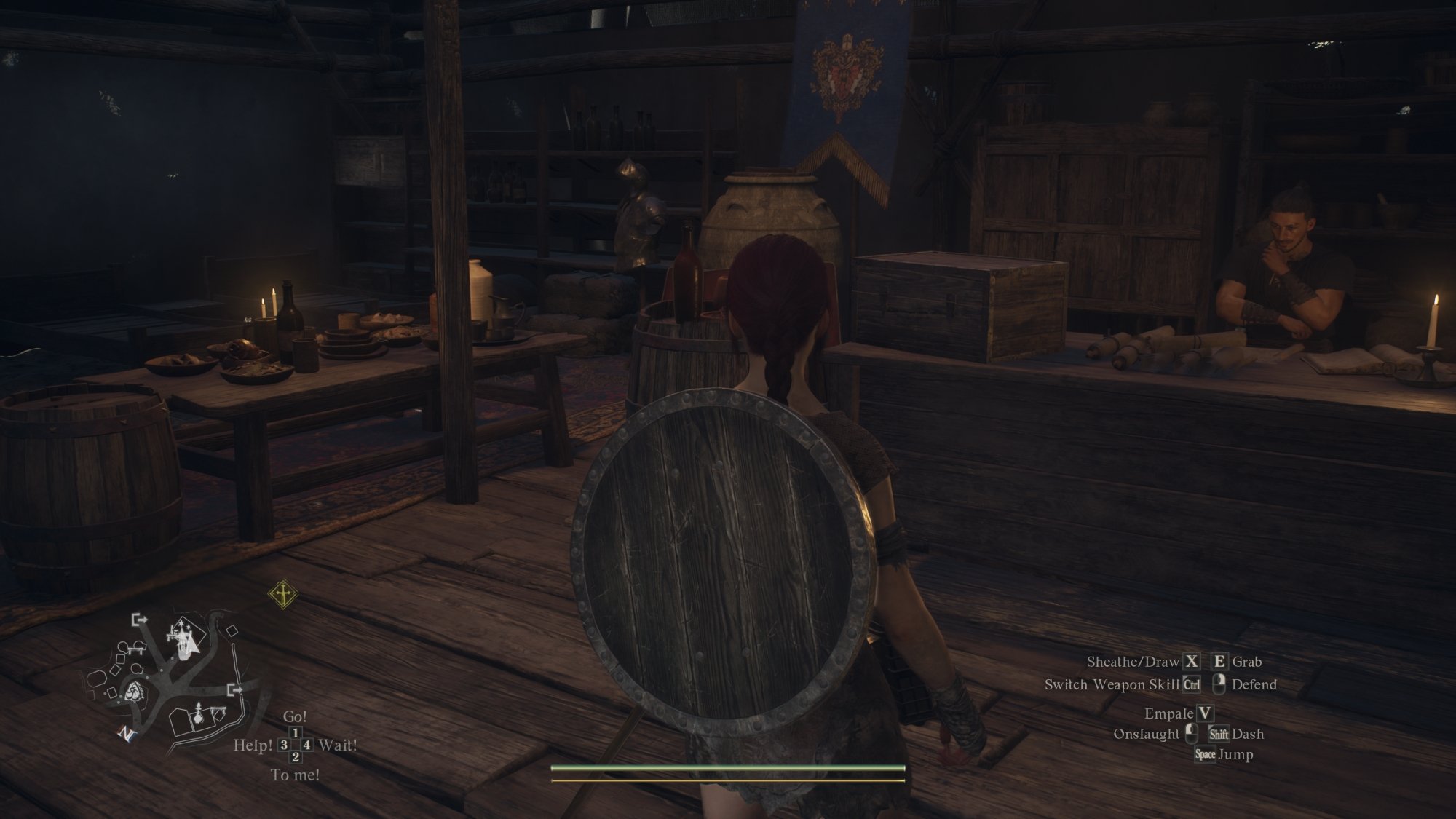Click the Shift key icon for Dash
The image size is (1456, 819).
(x=1219, y=735)
